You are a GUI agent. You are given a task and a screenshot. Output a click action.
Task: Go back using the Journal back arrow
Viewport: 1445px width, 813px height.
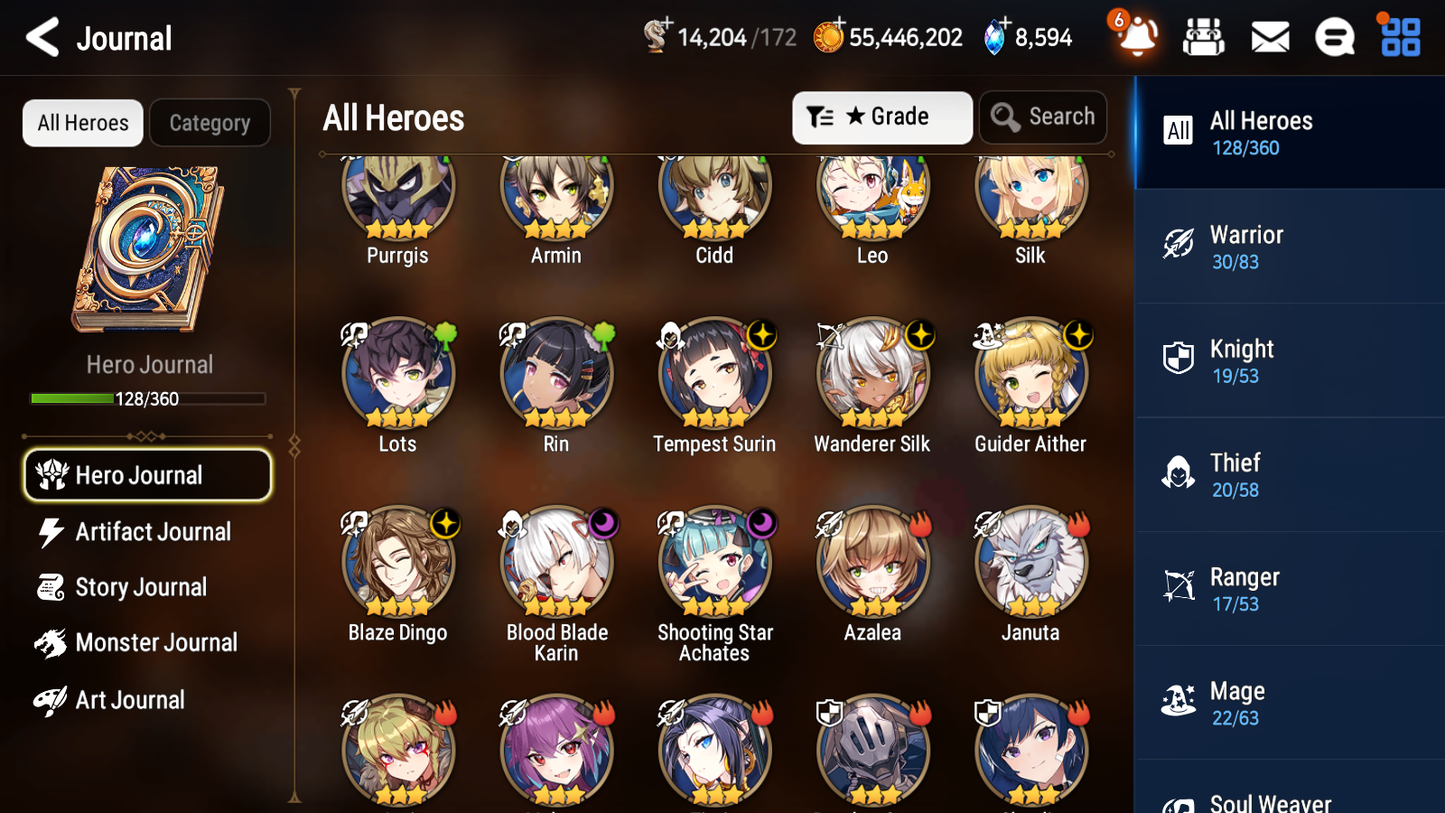click(x=42, y=37)
